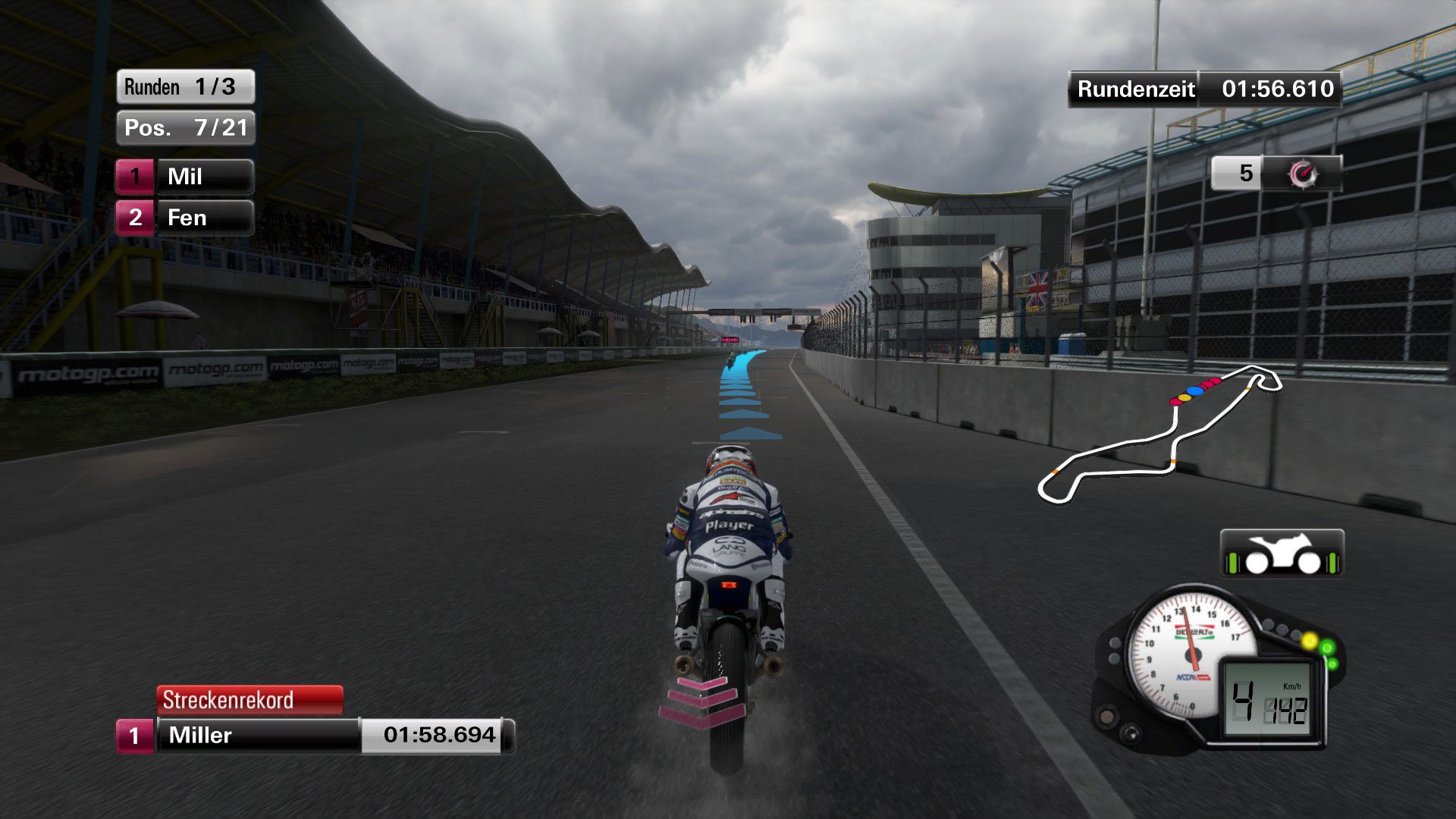Toggle the left tyre wear bar indicator
This screenshot has height=819, width=1456.
[1235, 563]
